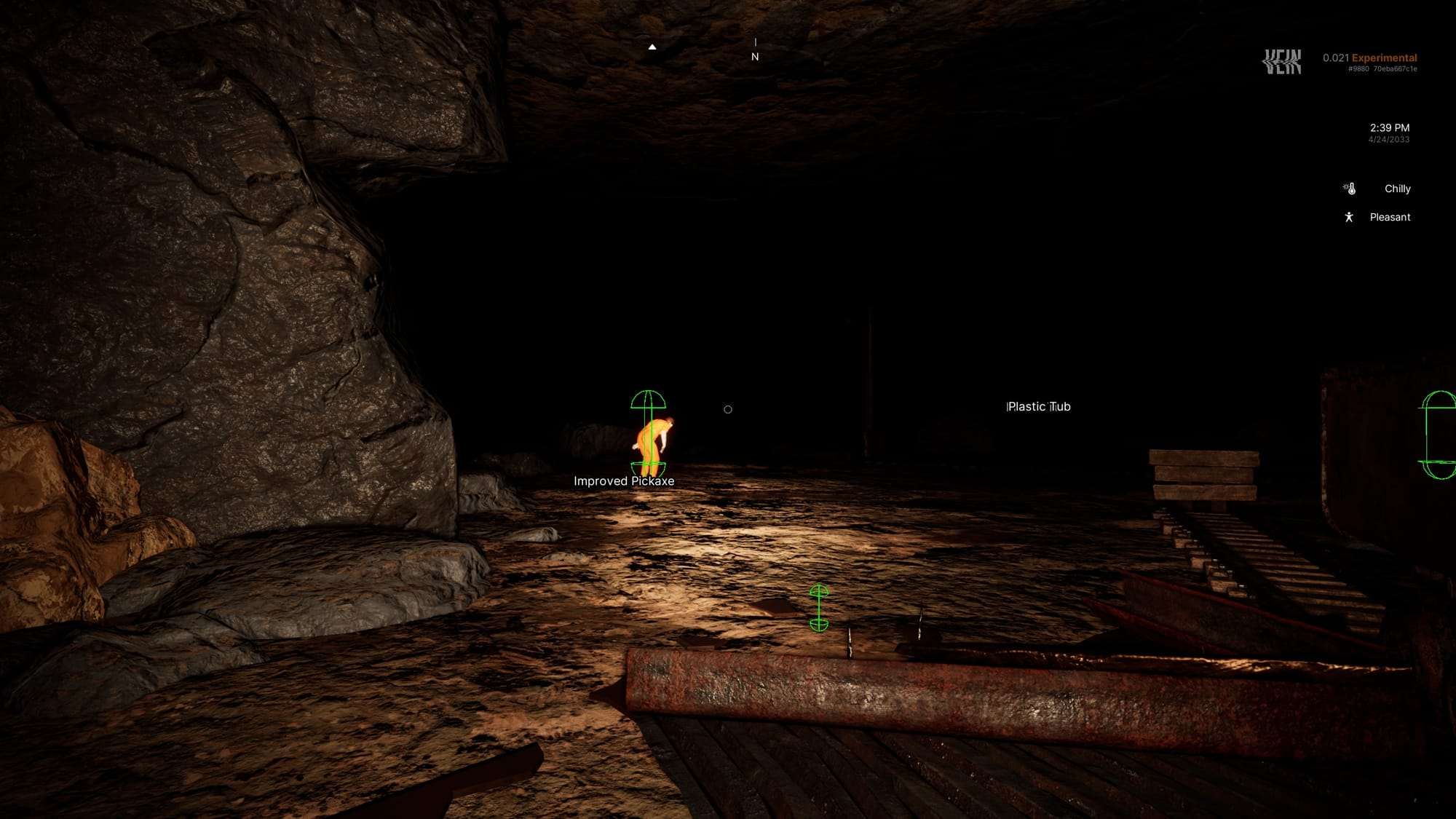Pick the Improved Pickaxe item label
1456x819 pixels.
(624, 481)
